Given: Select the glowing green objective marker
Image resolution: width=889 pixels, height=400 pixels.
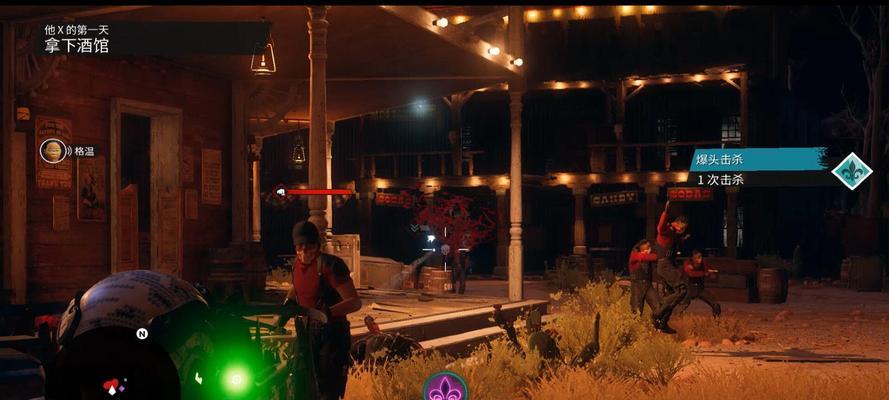Looking at the screenshot, I should click(x=236, y=378).
